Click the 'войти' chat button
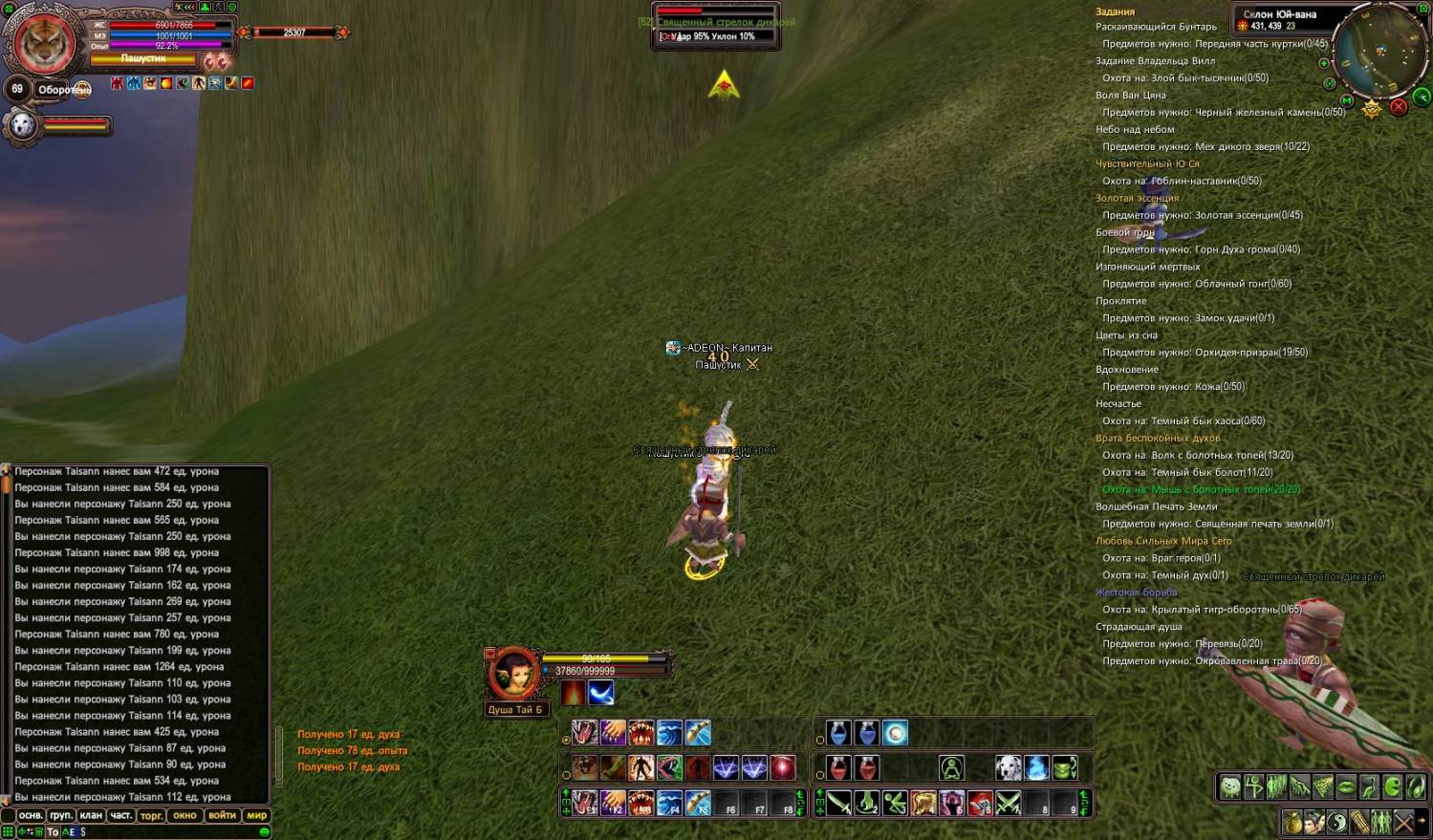The height and width of the screenshot is (840, 1433). point(222,815)
